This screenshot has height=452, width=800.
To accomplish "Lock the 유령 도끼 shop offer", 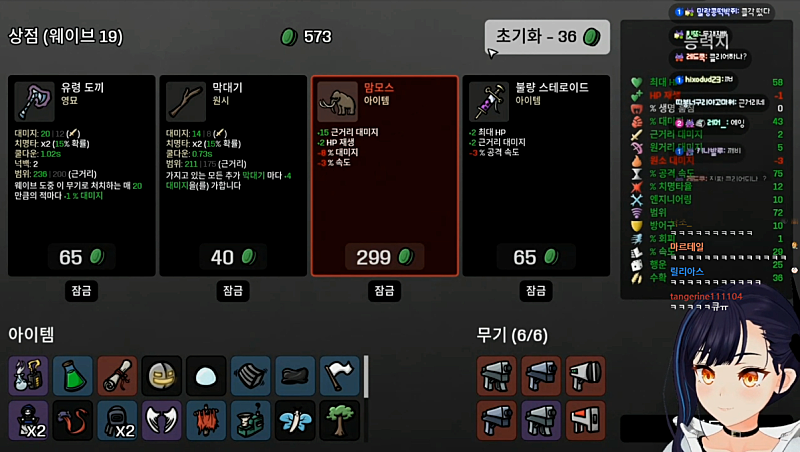I will click(82, 291).
